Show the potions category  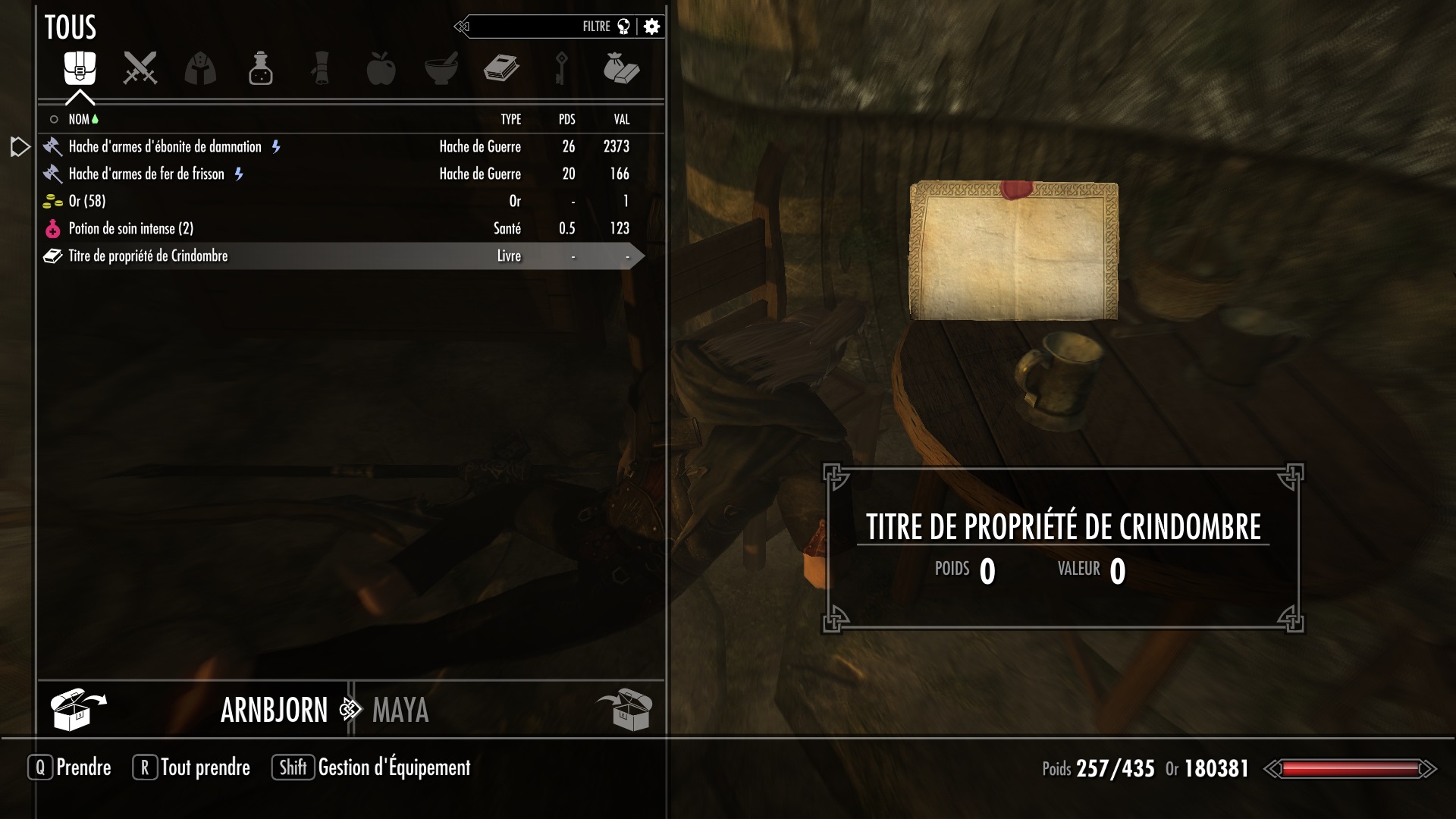point(260,69)
